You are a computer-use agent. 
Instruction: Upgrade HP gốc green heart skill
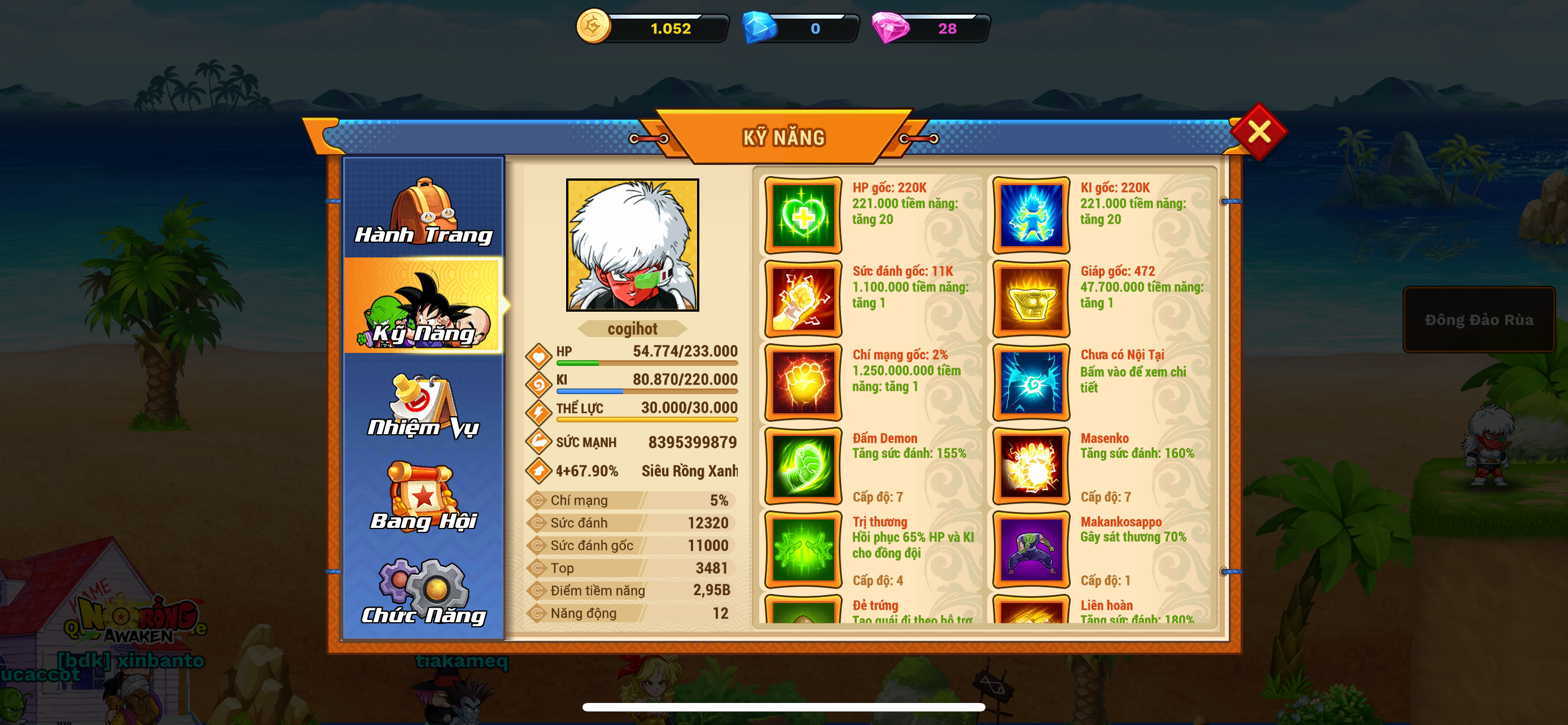click(x=803, y=216)
